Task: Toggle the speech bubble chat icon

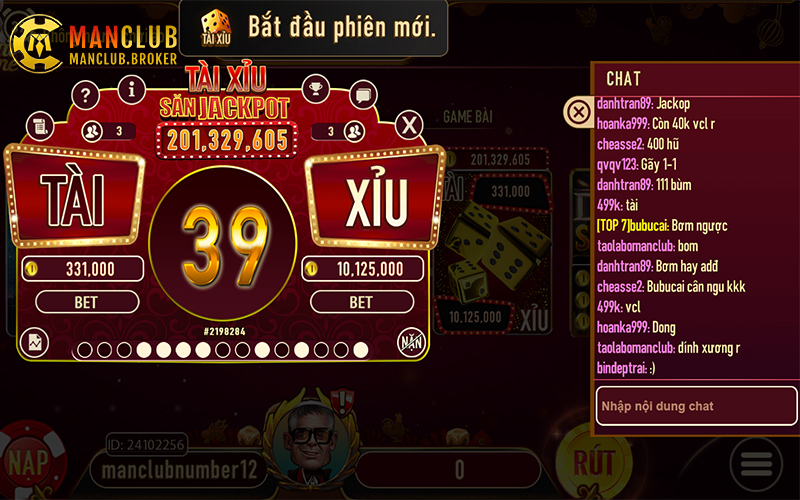Action: coord(362,96)
